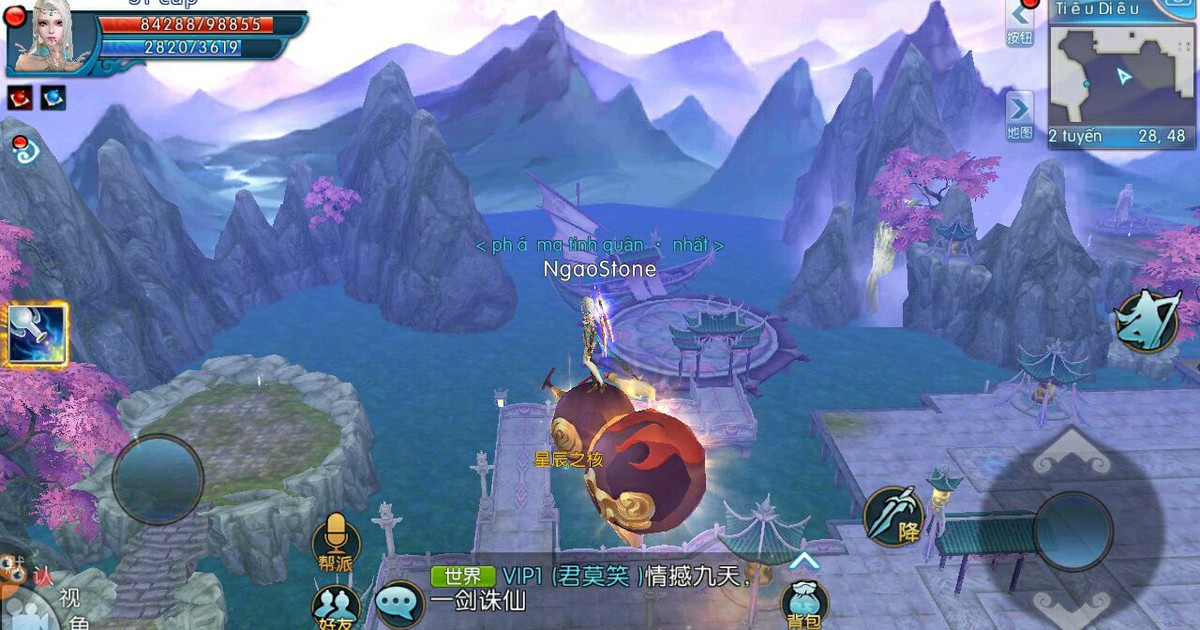Use the wolf-head skill icon
Viewport: 1200px width, 630px height.
point(1146,321)
